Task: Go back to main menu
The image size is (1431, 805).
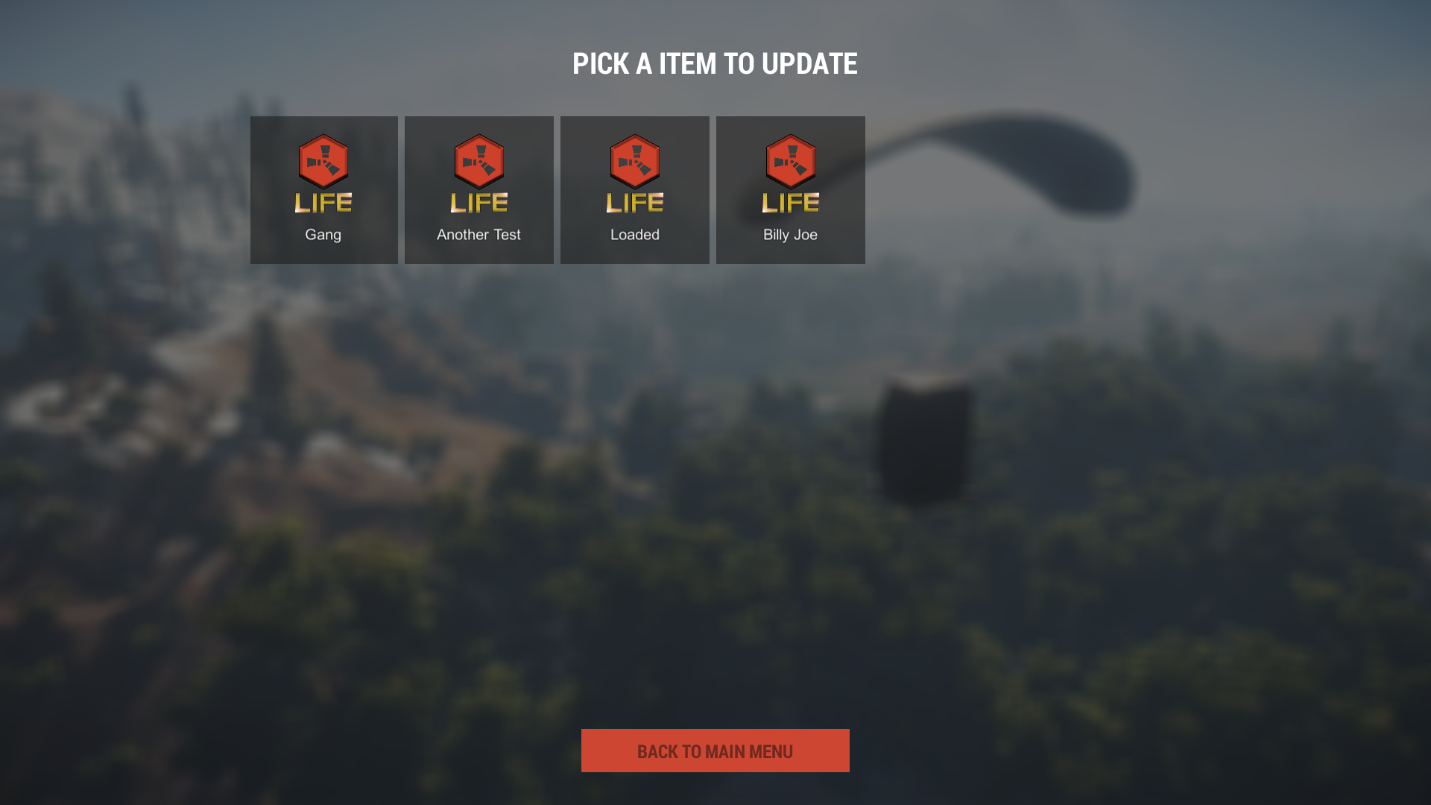Action: [715, 751]
